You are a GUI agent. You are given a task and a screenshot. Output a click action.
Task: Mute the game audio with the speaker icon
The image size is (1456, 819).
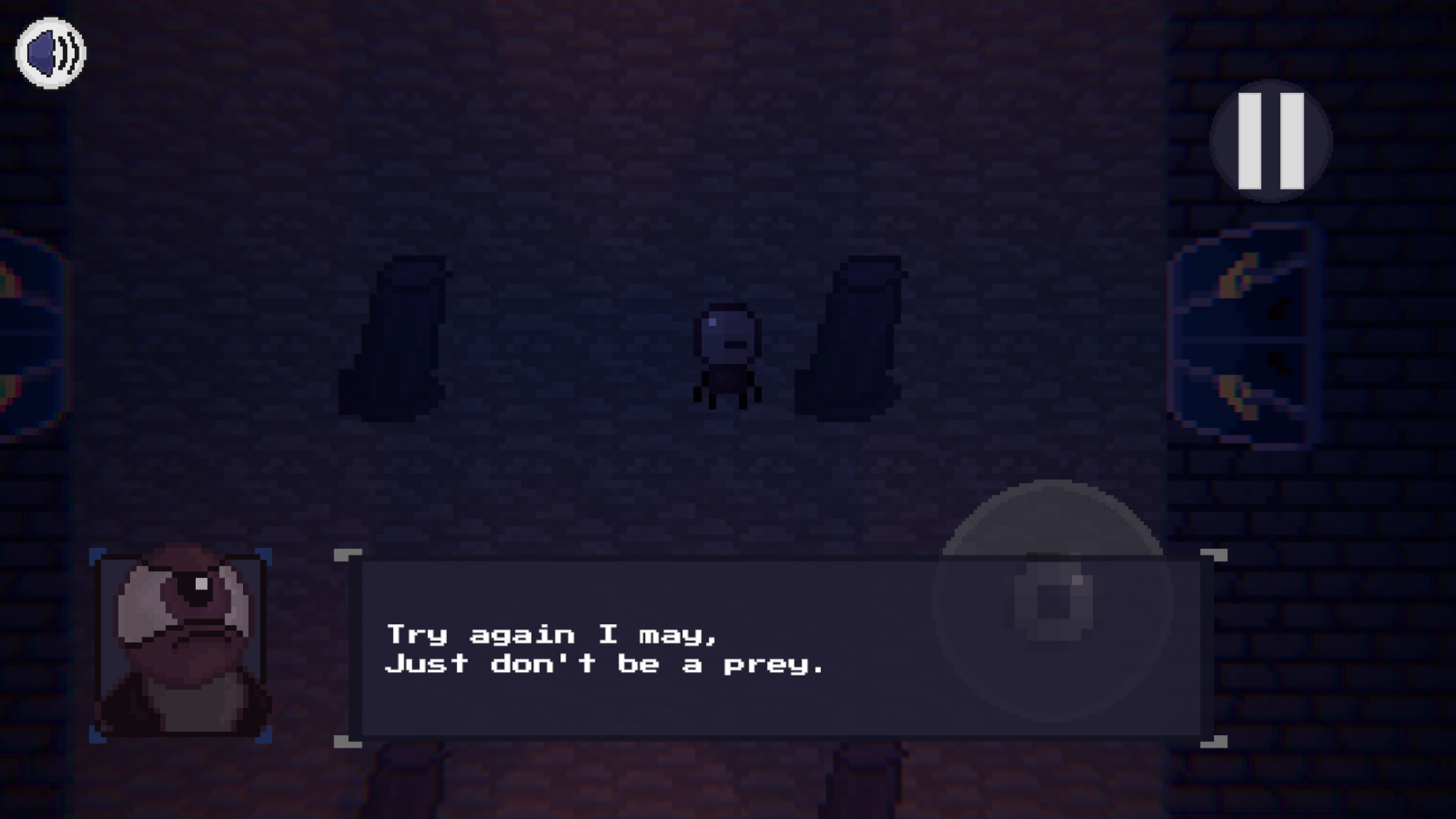(48, 51)
